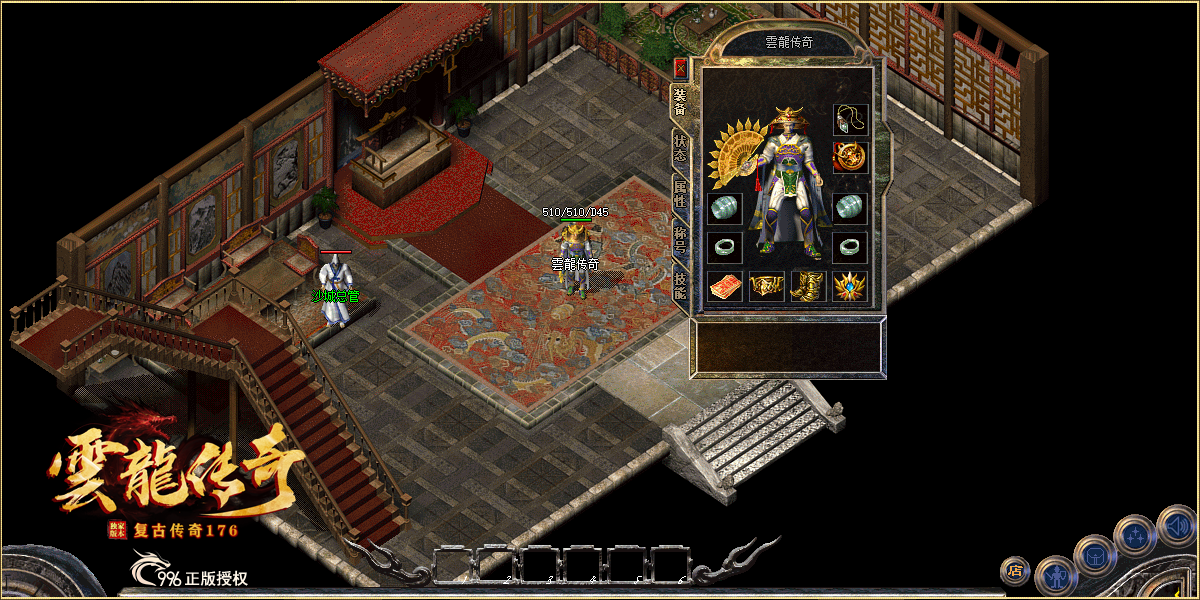View the 技能 skills tab

(x=680, y=286)
